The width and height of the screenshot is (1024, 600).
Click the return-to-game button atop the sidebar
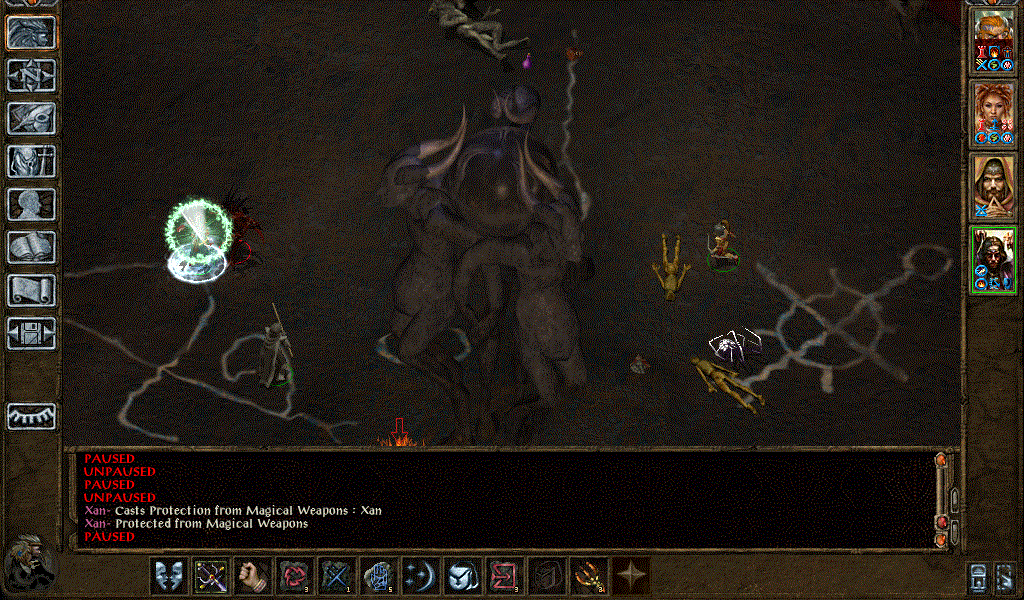pos(31,32)
